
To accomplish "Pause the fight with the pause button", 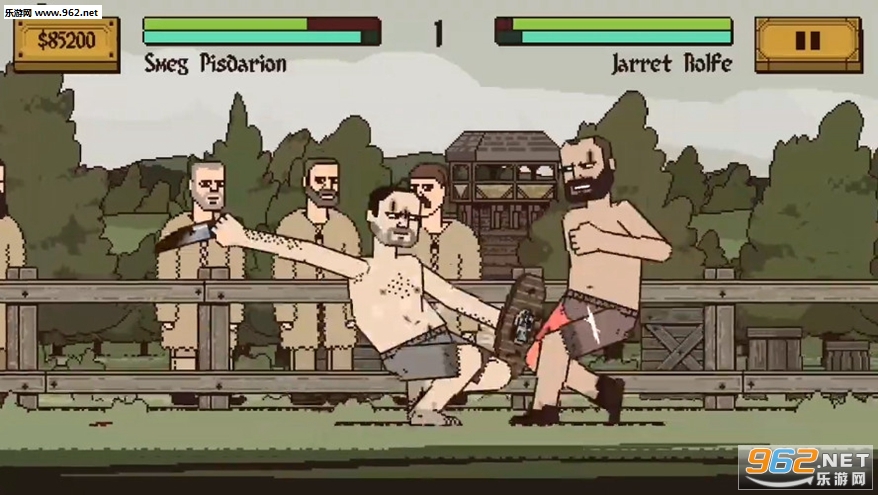I will pyautogui.click(x=808, y=42).
